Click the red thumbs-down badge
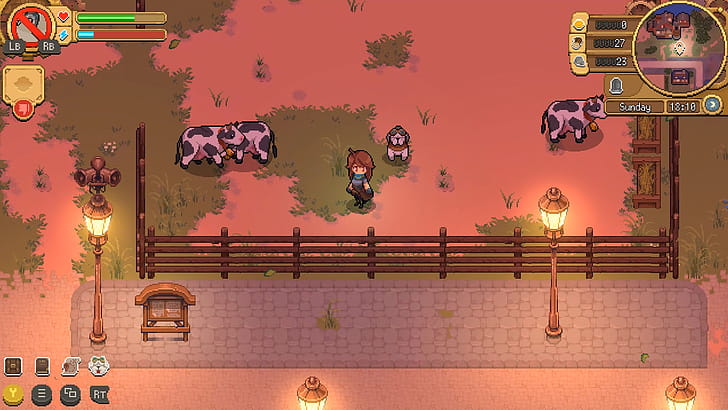 (x=23, y=107)
